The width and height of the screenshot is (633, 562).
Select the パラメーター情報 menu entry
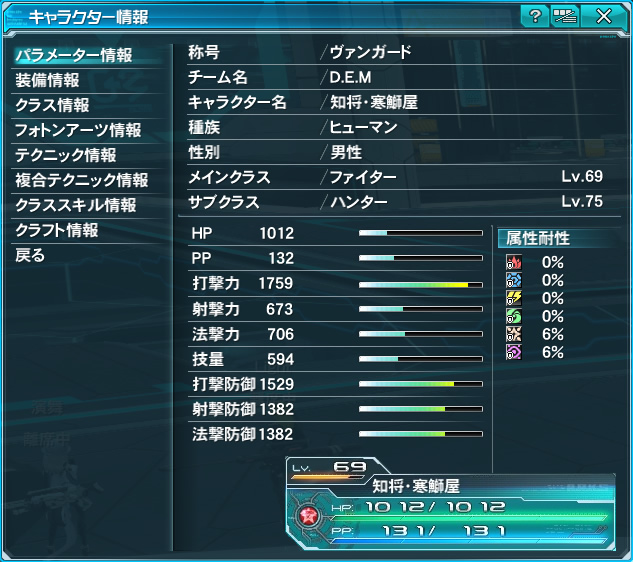pyautogui.click(x=73, y=55)
